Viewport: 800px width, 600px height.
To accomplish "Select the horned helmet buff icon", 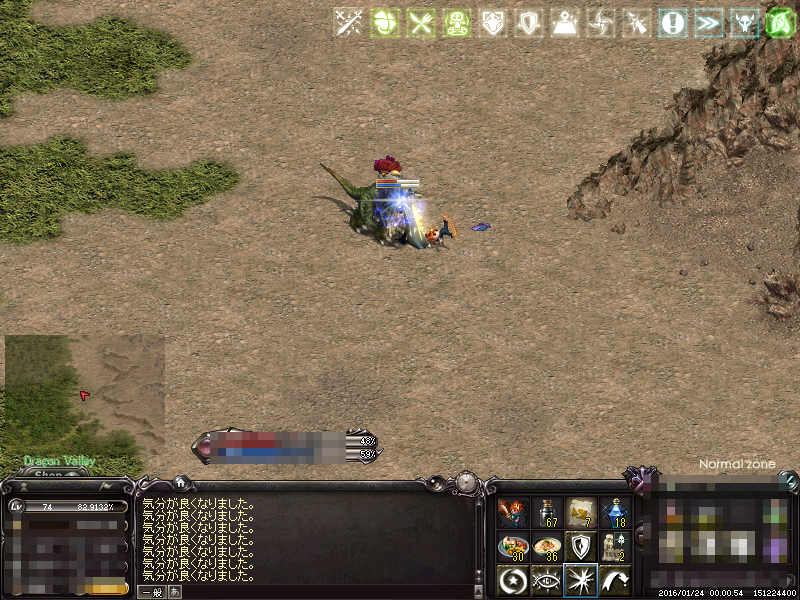I will tap(745, 23).
